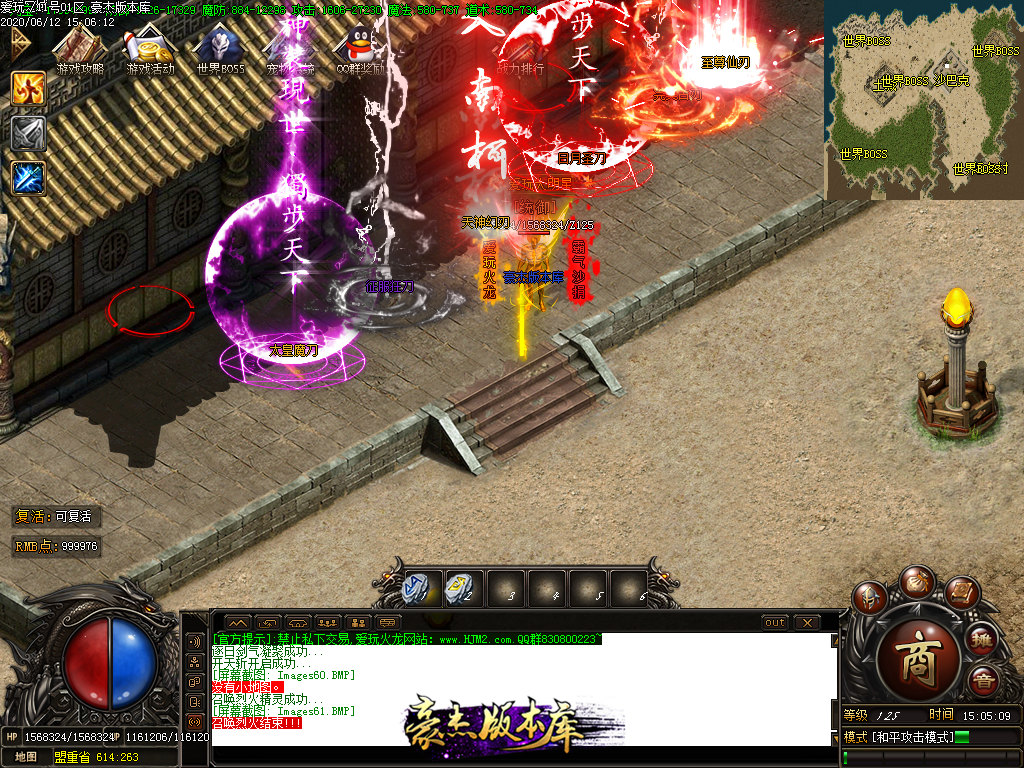1024x768 pixels.
Task: Open the skill book button
Action: coord(960,592)
